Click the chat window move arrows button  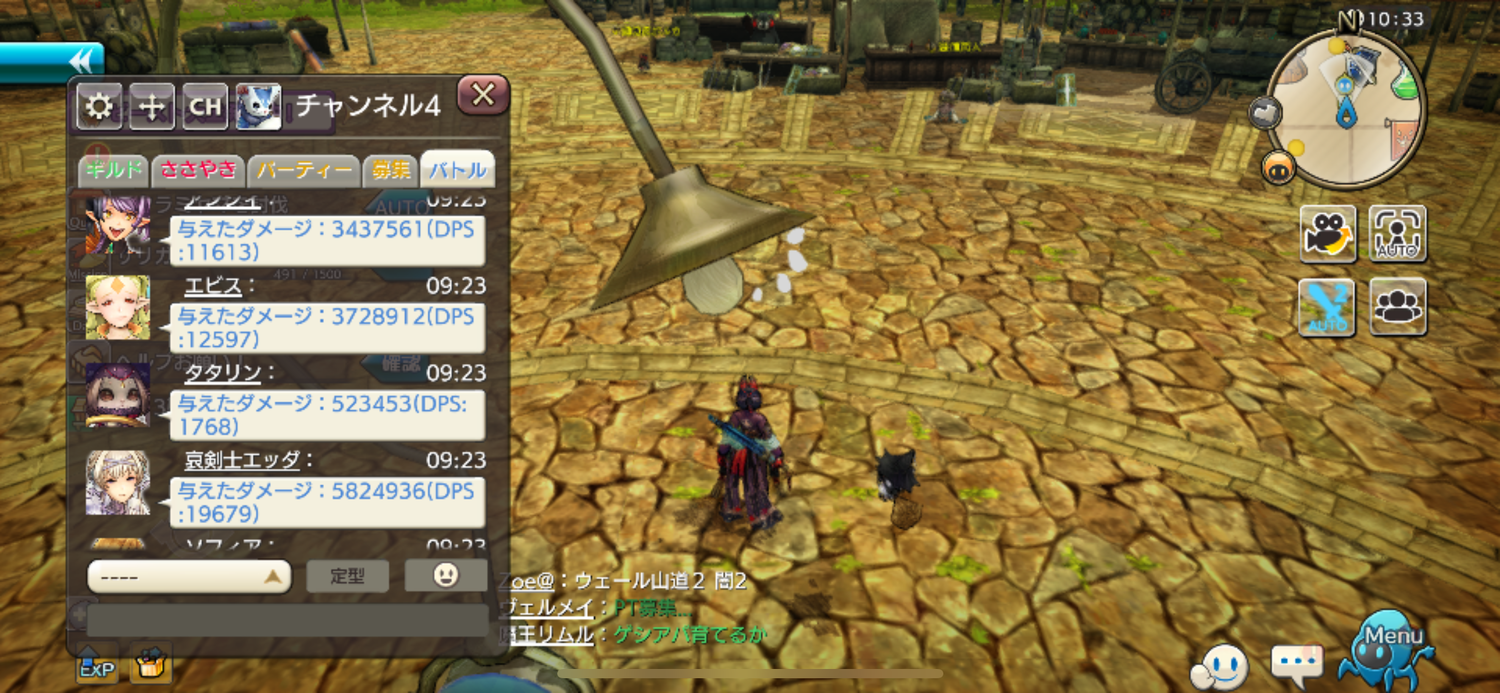click(152, 107)
